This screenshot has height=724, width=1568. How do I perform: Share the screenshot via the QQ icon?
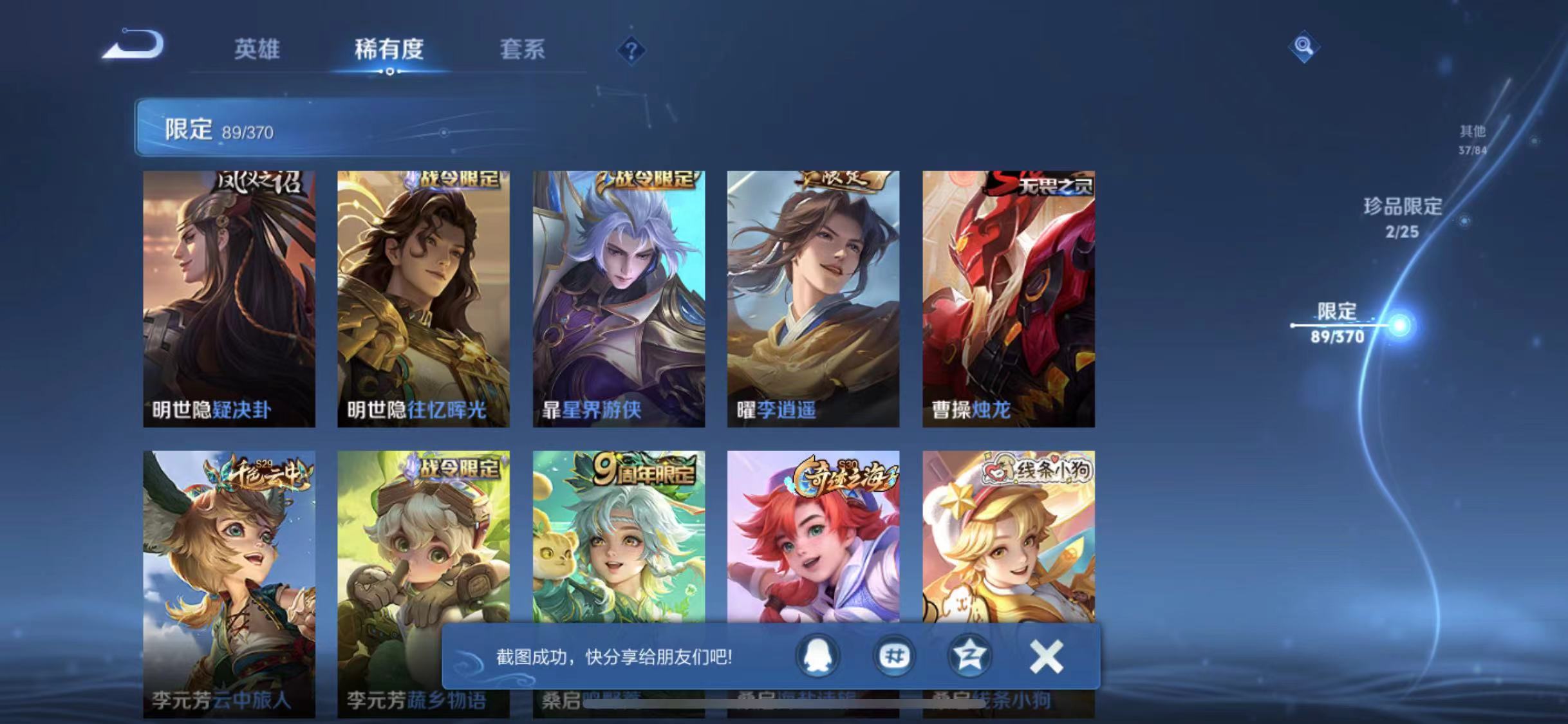pyautogui.click(x=816, y=655)
